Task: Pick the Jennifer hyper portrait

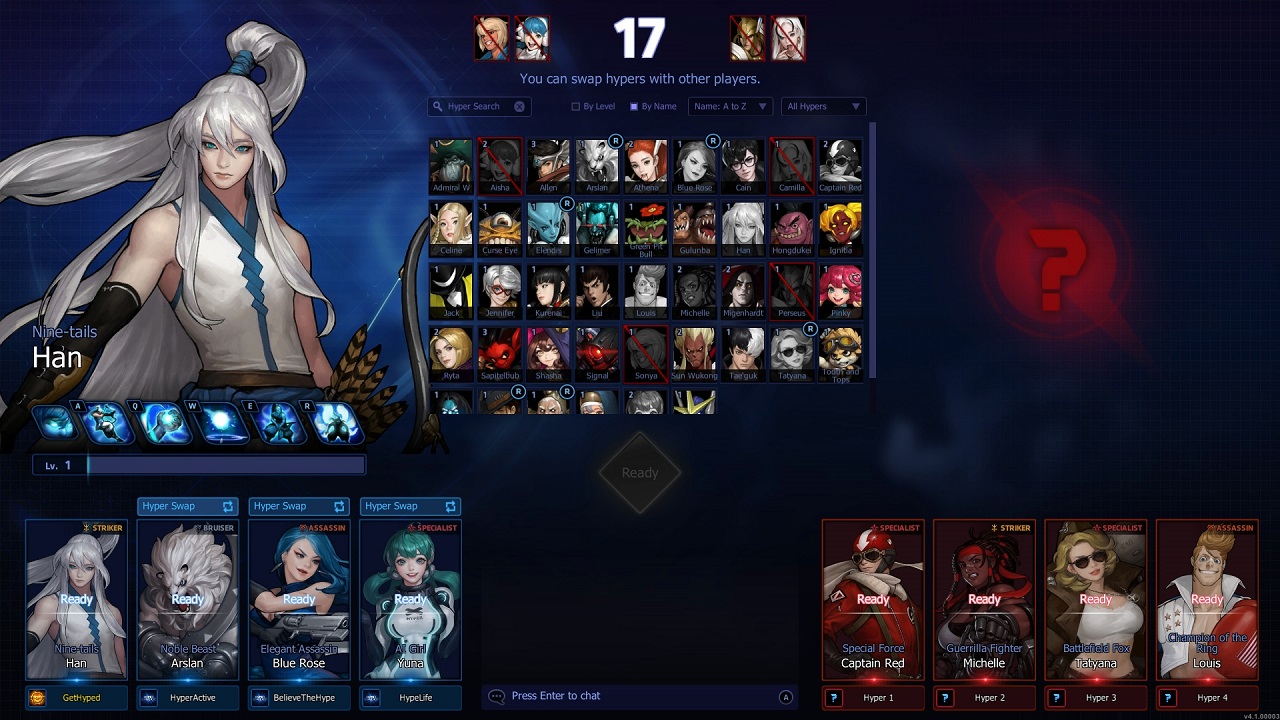Action: point(500,291)
